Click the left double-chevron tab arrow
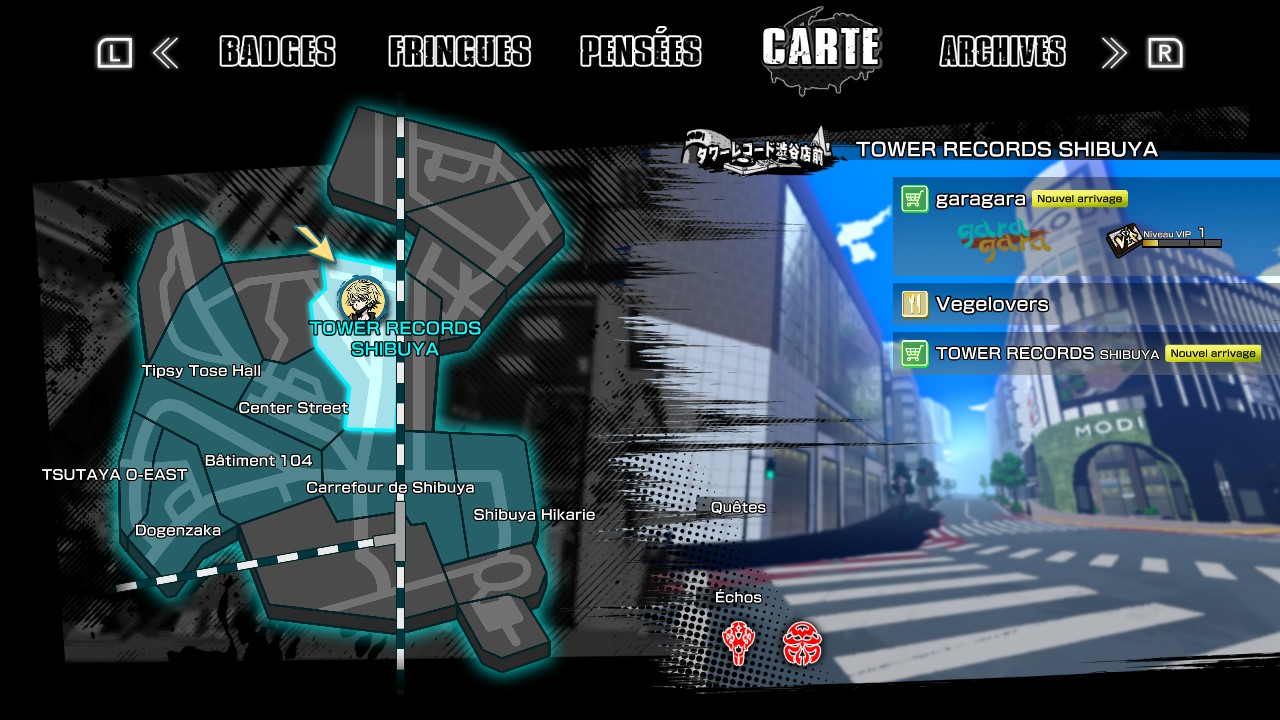Screen dimensions: 1280x720 click(165, 53)
